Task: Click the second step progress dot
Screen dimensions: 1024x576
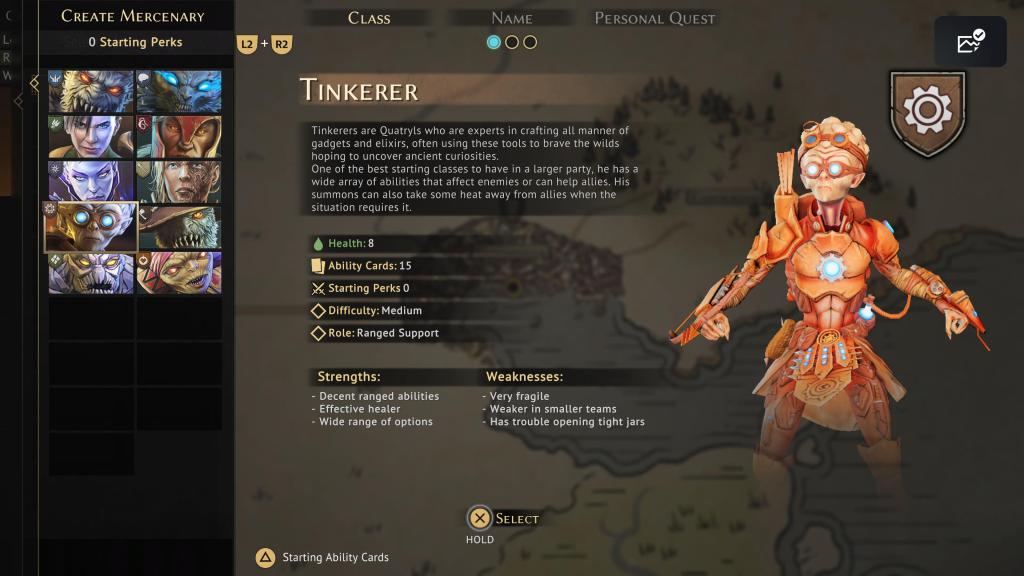Action: 512,42
